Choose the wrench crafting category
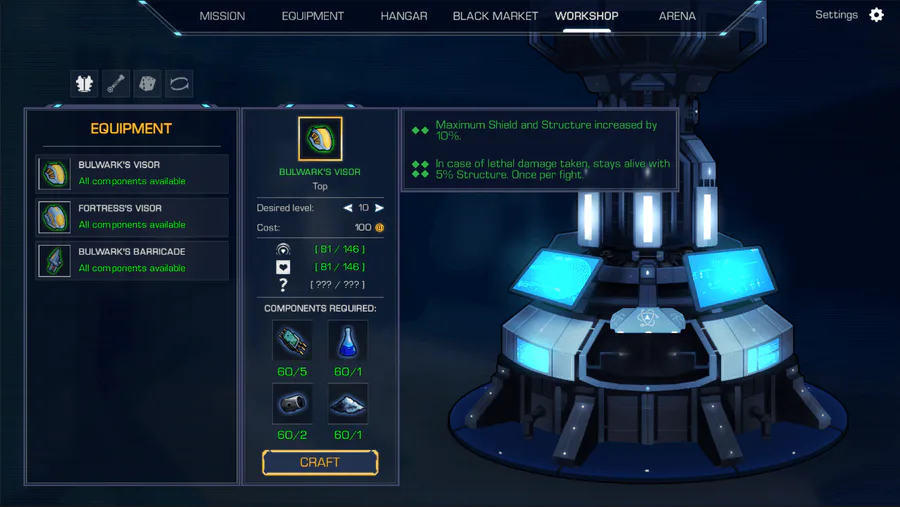Image resolution: width=900 pixels, height=507 pixels. pyautogui.click(x=117, y=84)
